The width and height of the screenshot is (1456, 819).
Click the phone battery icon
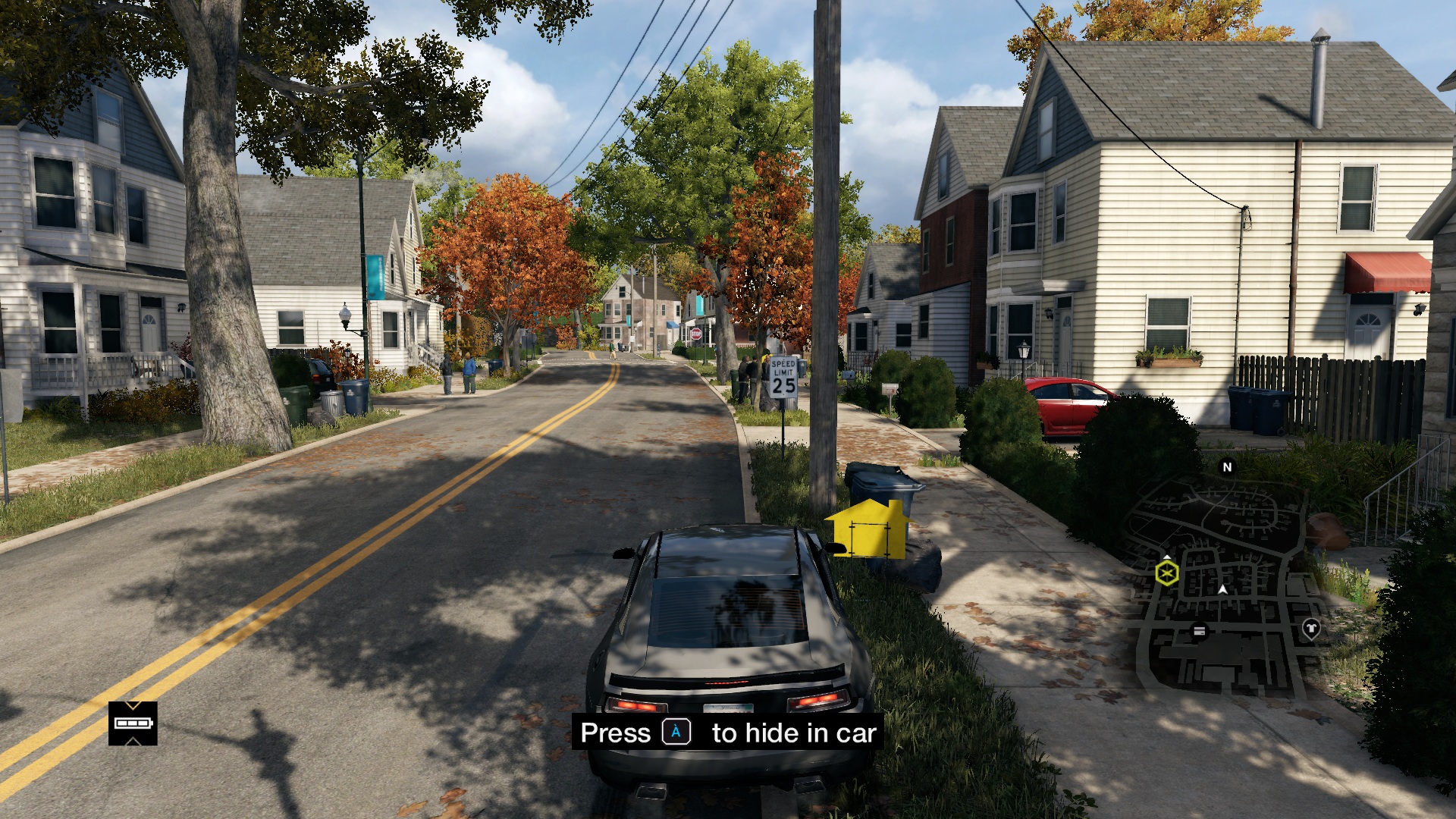(133, 723)
